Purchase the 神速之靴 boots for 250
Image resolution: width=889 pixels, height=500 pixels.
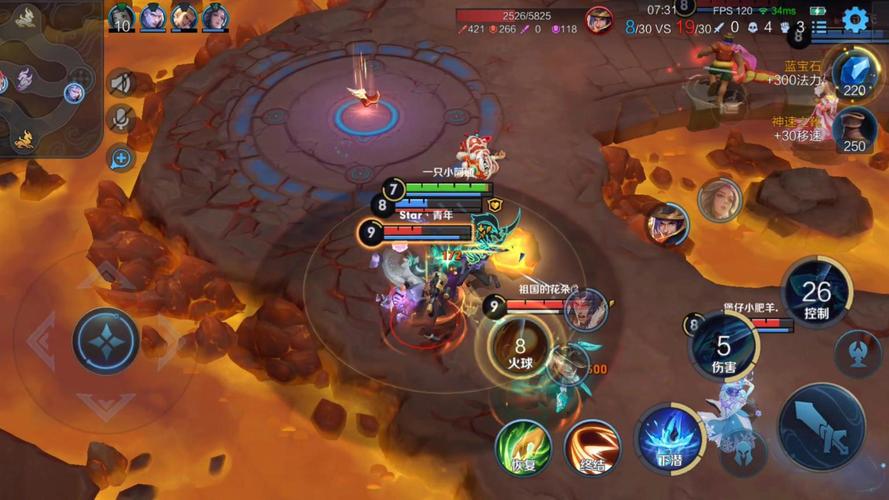coord(853,130)
